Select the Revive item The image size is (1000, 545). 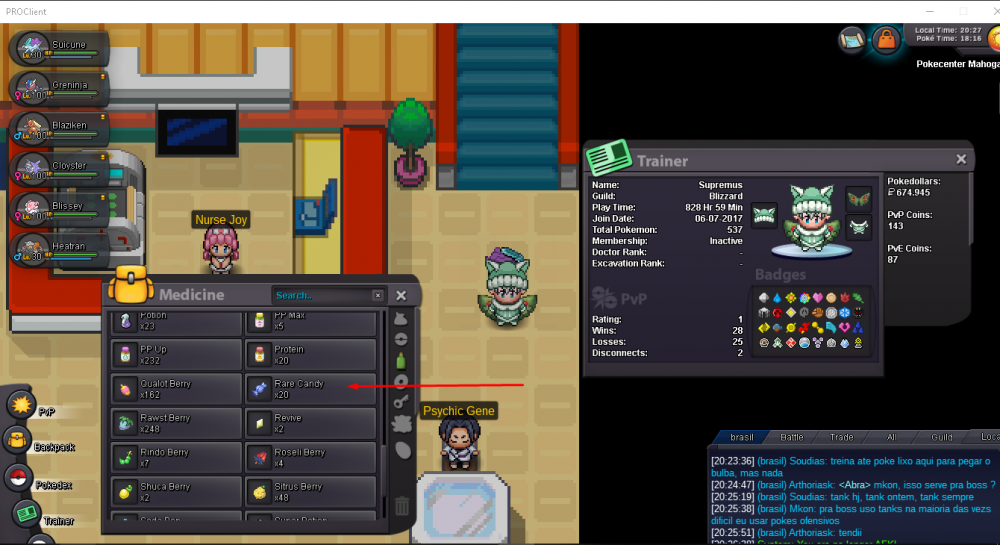click(310, 422)
